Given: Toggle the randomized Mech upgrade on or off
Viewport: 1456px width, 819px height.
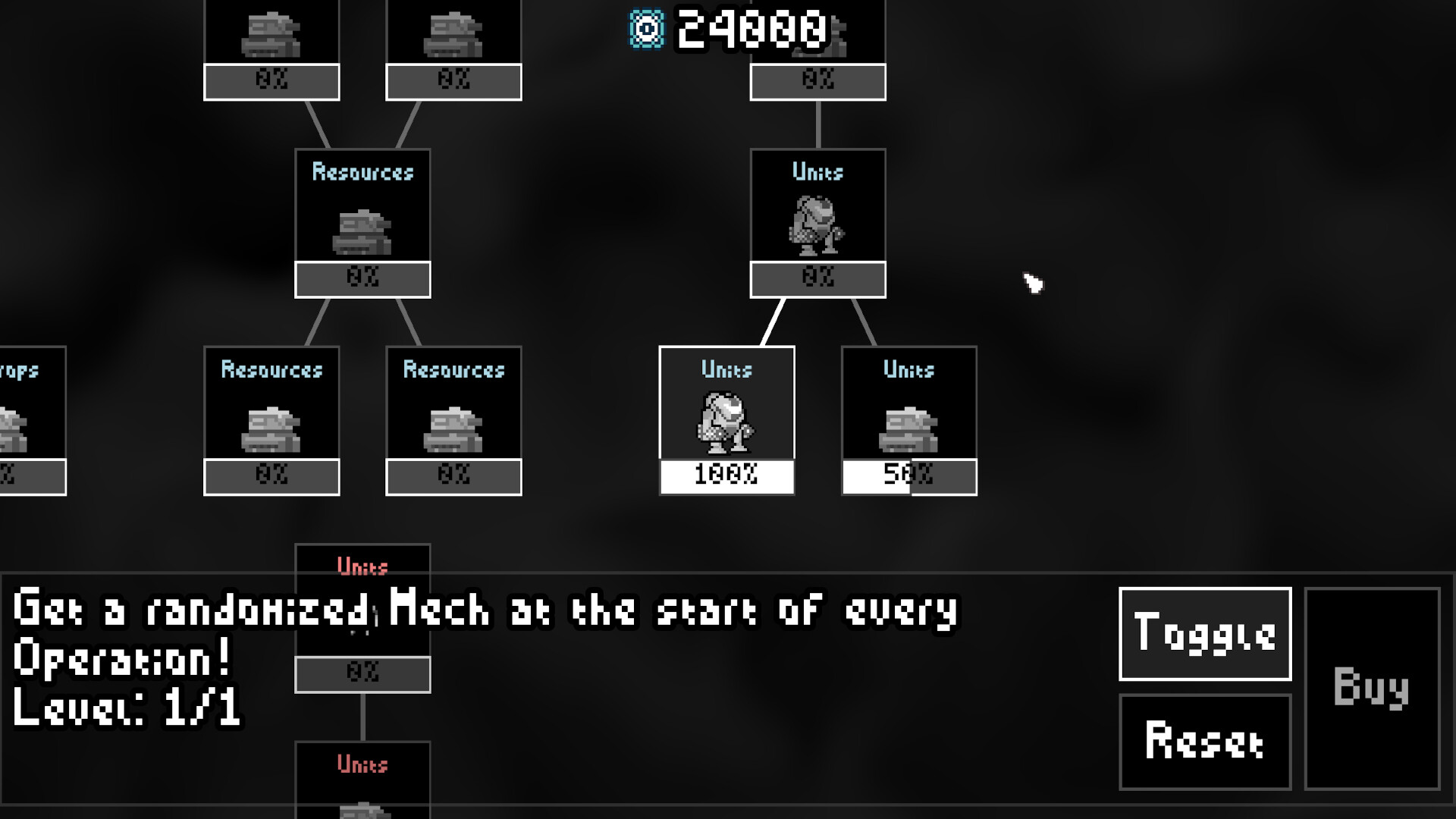Looking at the screenshot, I should [1204, 635].
